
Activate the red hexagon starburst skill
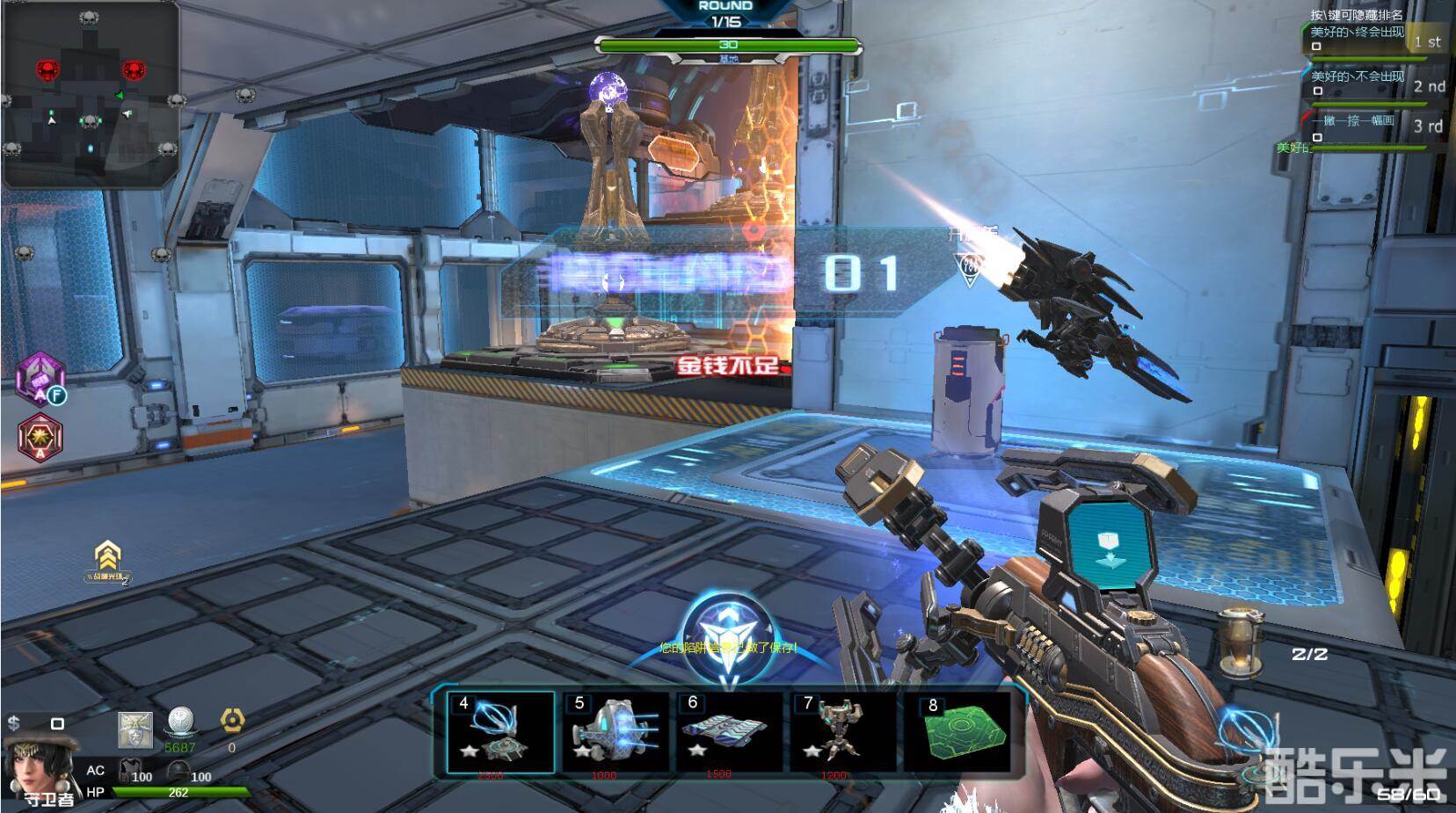tap(40, 436)
